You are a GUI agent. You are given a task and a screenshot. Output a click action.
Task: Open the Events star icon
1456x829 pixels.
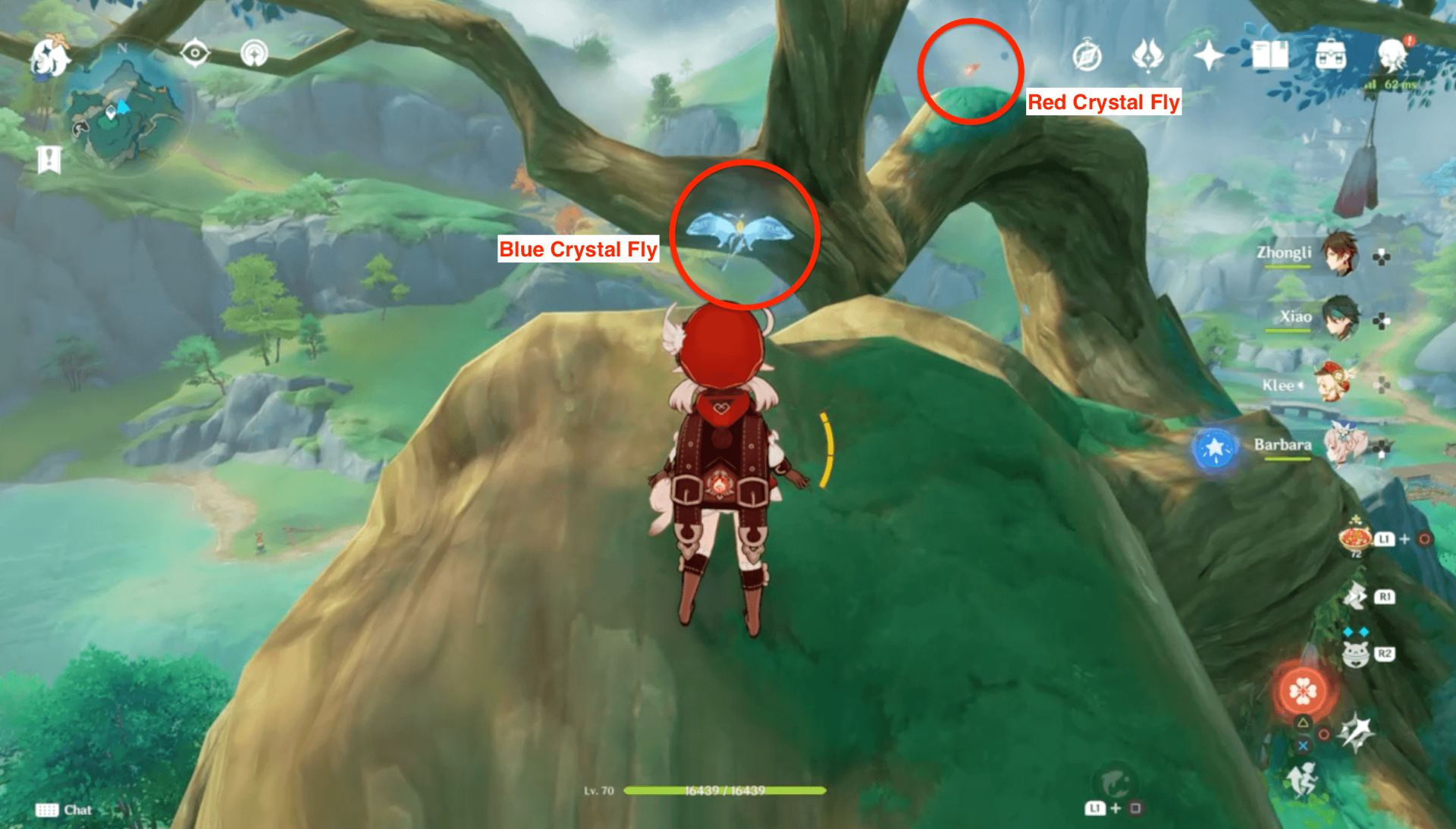point(1209,53)
